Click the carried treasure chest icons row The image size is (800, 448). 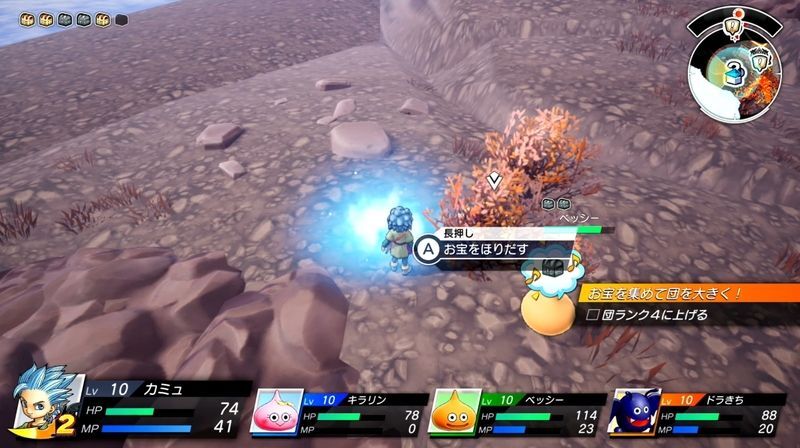62,18
